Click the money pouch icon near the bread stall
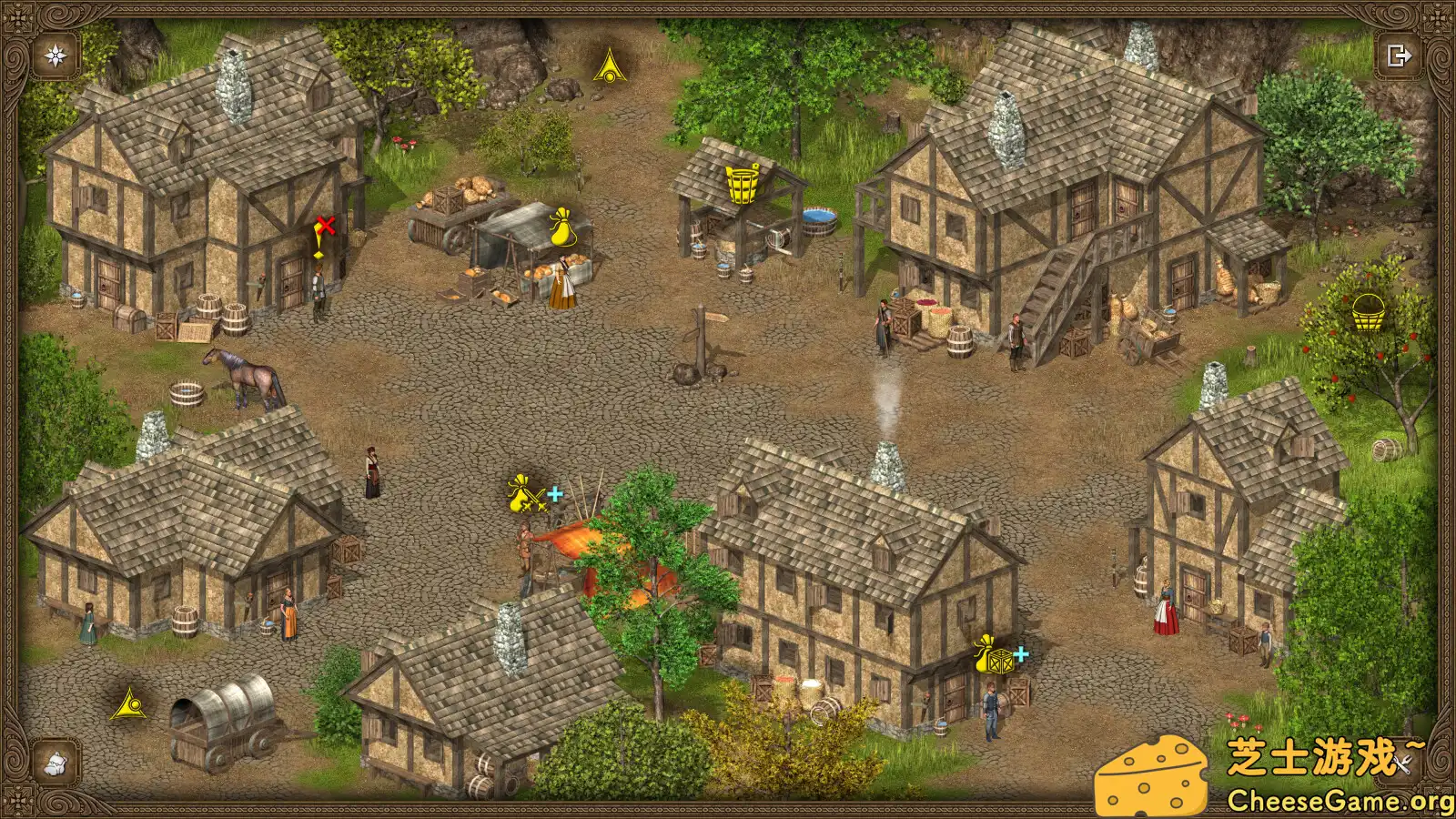The image size is (1456, 819). tap(561, 229)
